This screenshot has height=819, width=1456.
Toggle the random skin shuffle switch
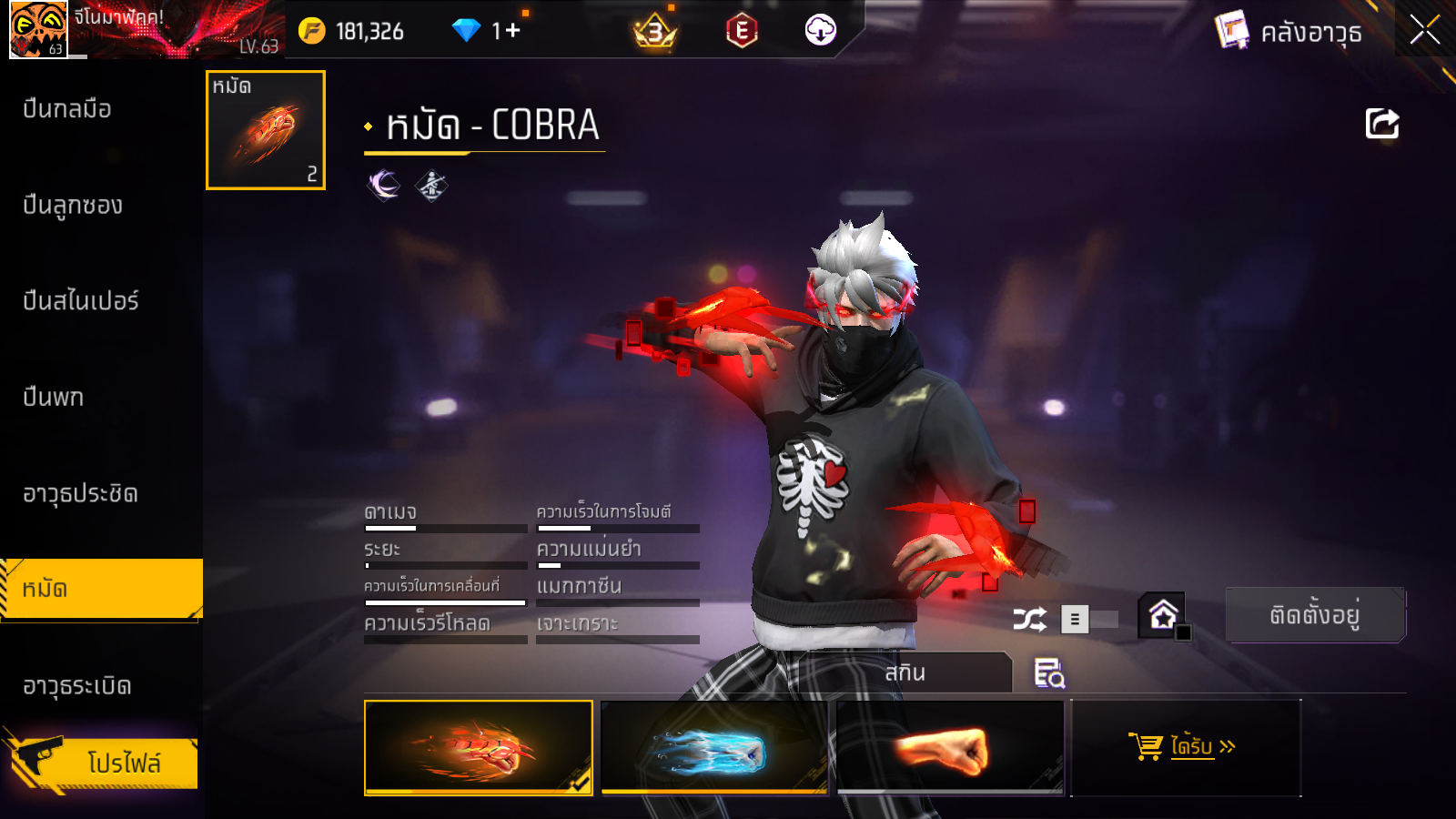click(x=1088, y=620)
